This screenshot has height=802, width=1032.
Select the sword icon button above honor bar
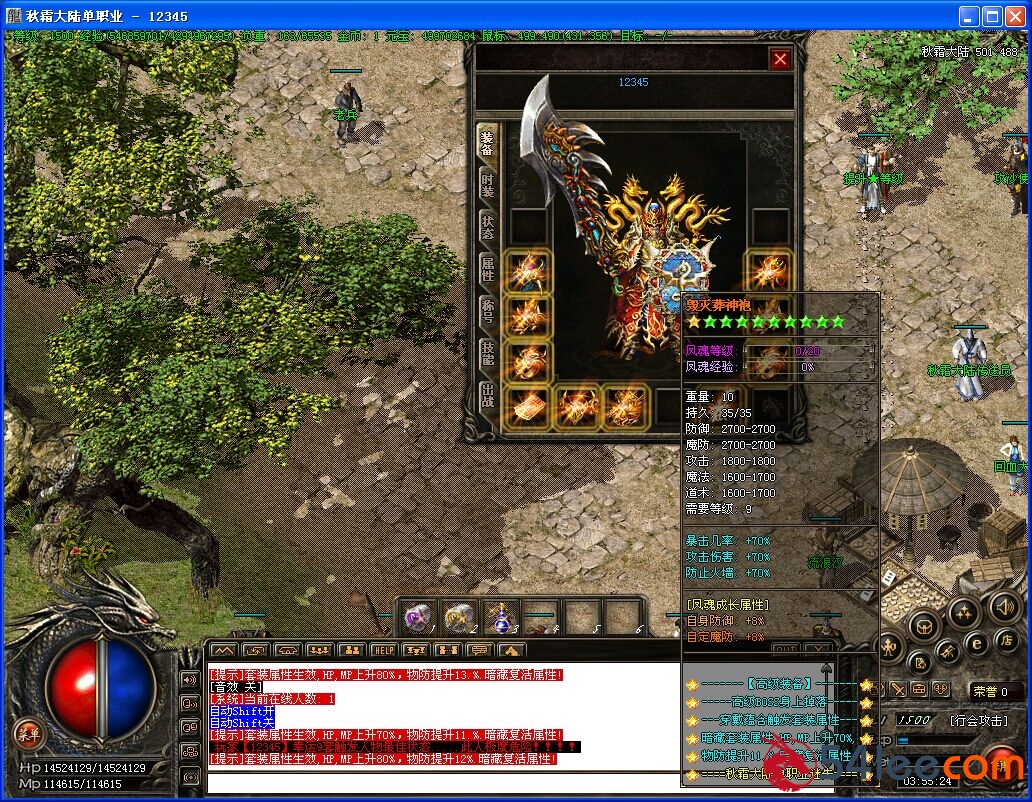(x=898, y=690)
